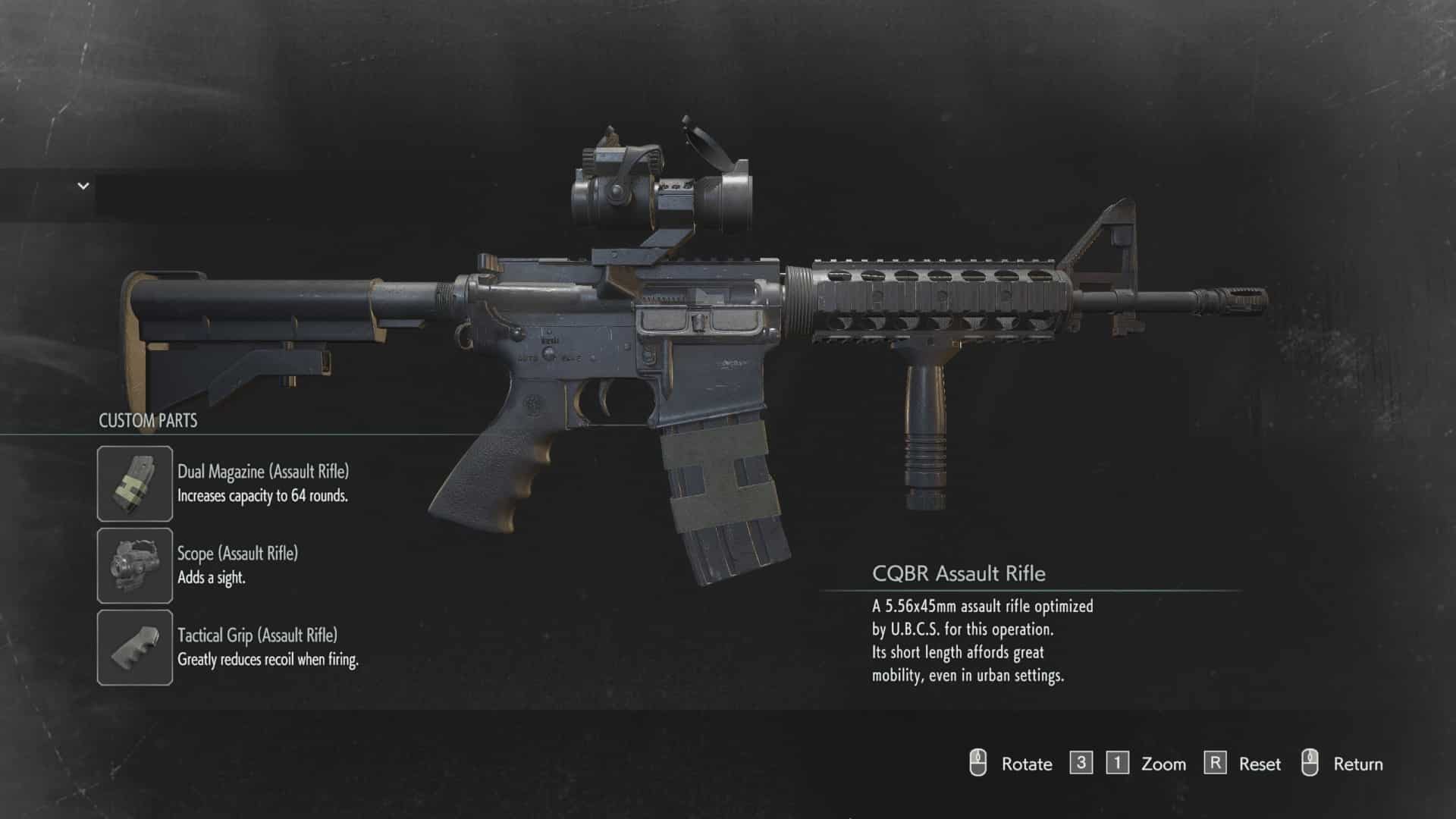Select the Dual Magazine custom part icon

coord(135,484)
